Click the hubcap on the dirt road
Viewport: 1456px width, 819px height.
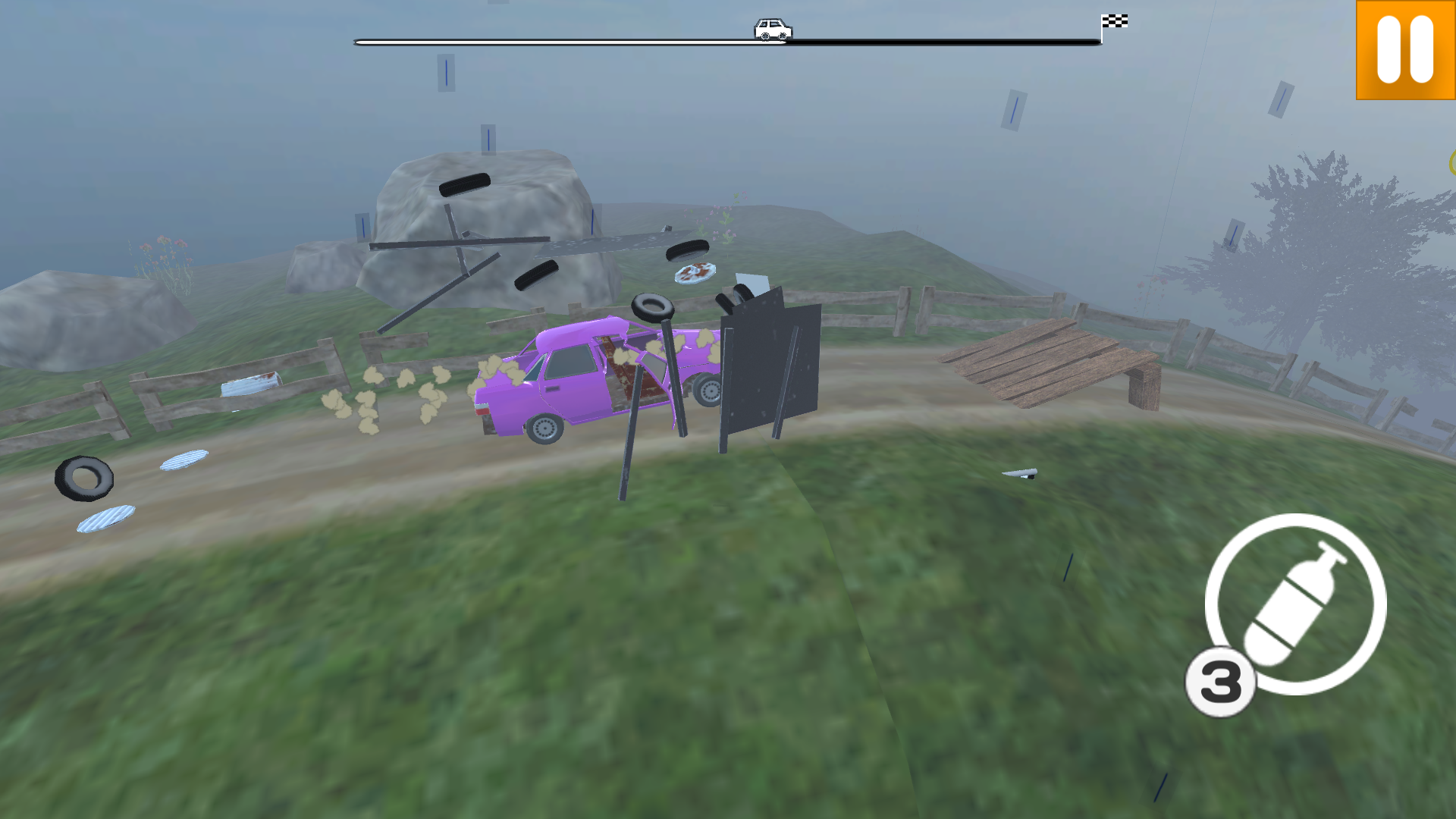point(182,459)
